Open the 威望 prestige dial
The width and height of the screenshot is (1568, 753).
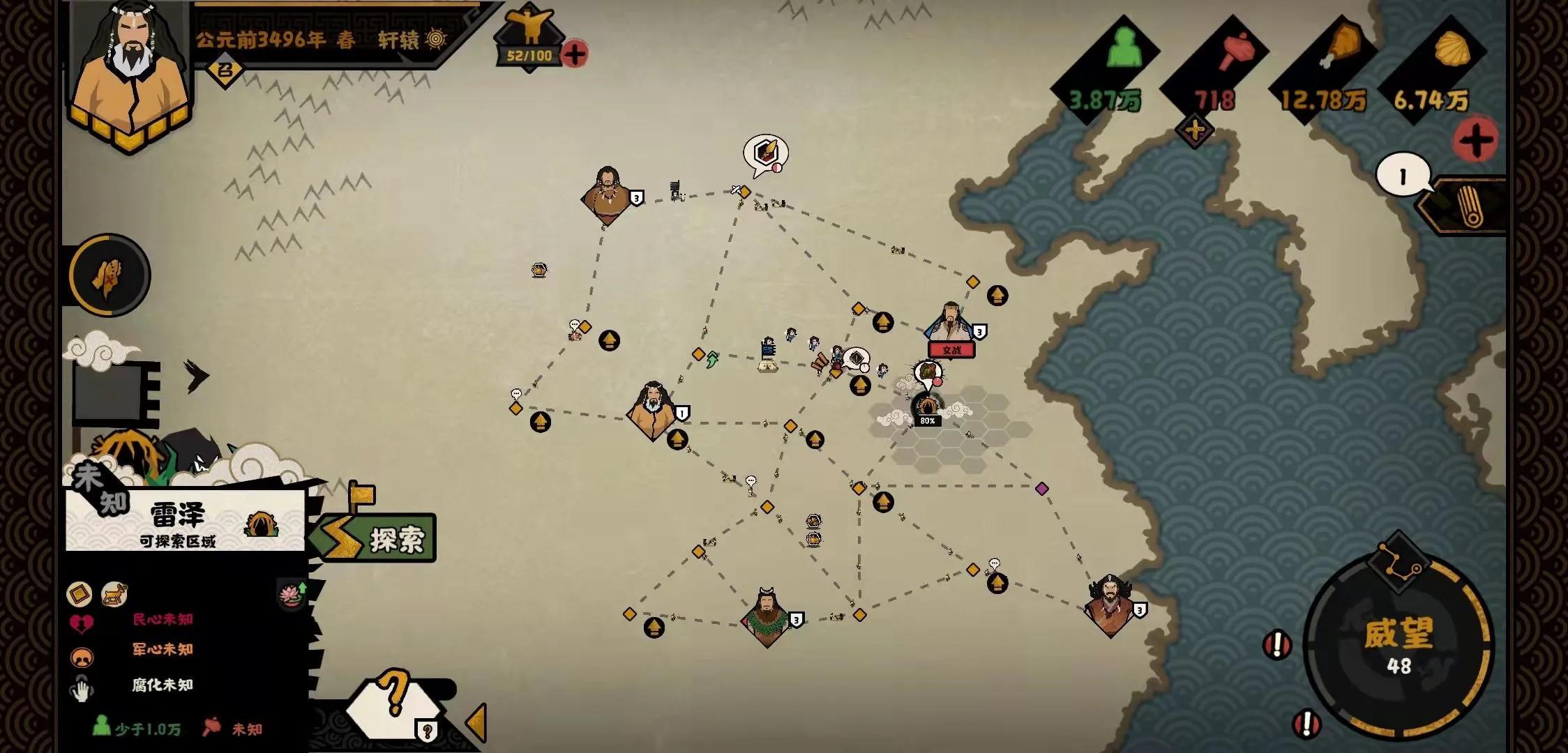[x=1398, y=645]
